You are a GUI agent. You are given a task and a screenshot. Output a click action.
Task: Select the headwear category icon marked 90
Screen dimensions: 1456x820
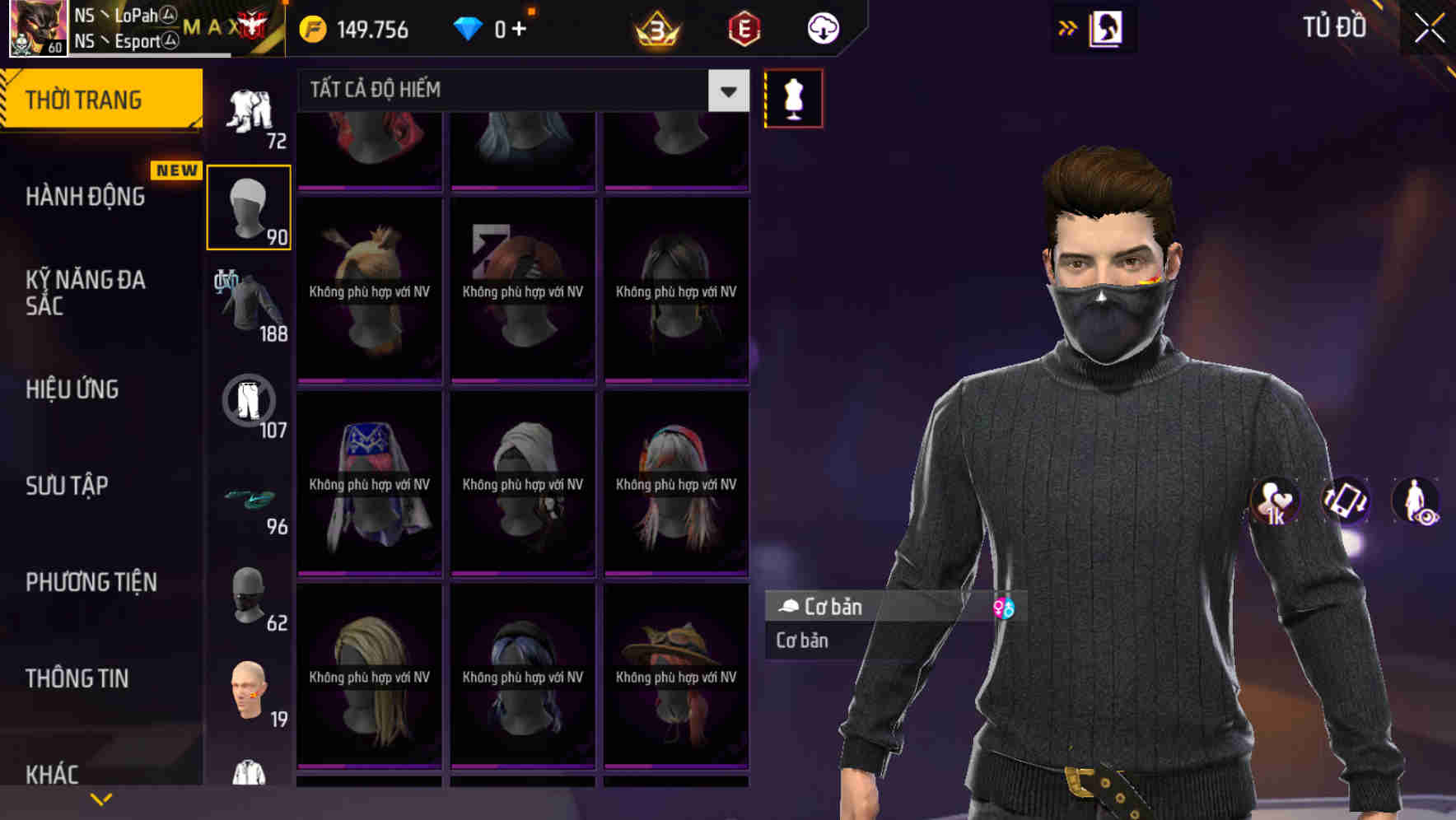pyautogui.click(x=249, y=206)
